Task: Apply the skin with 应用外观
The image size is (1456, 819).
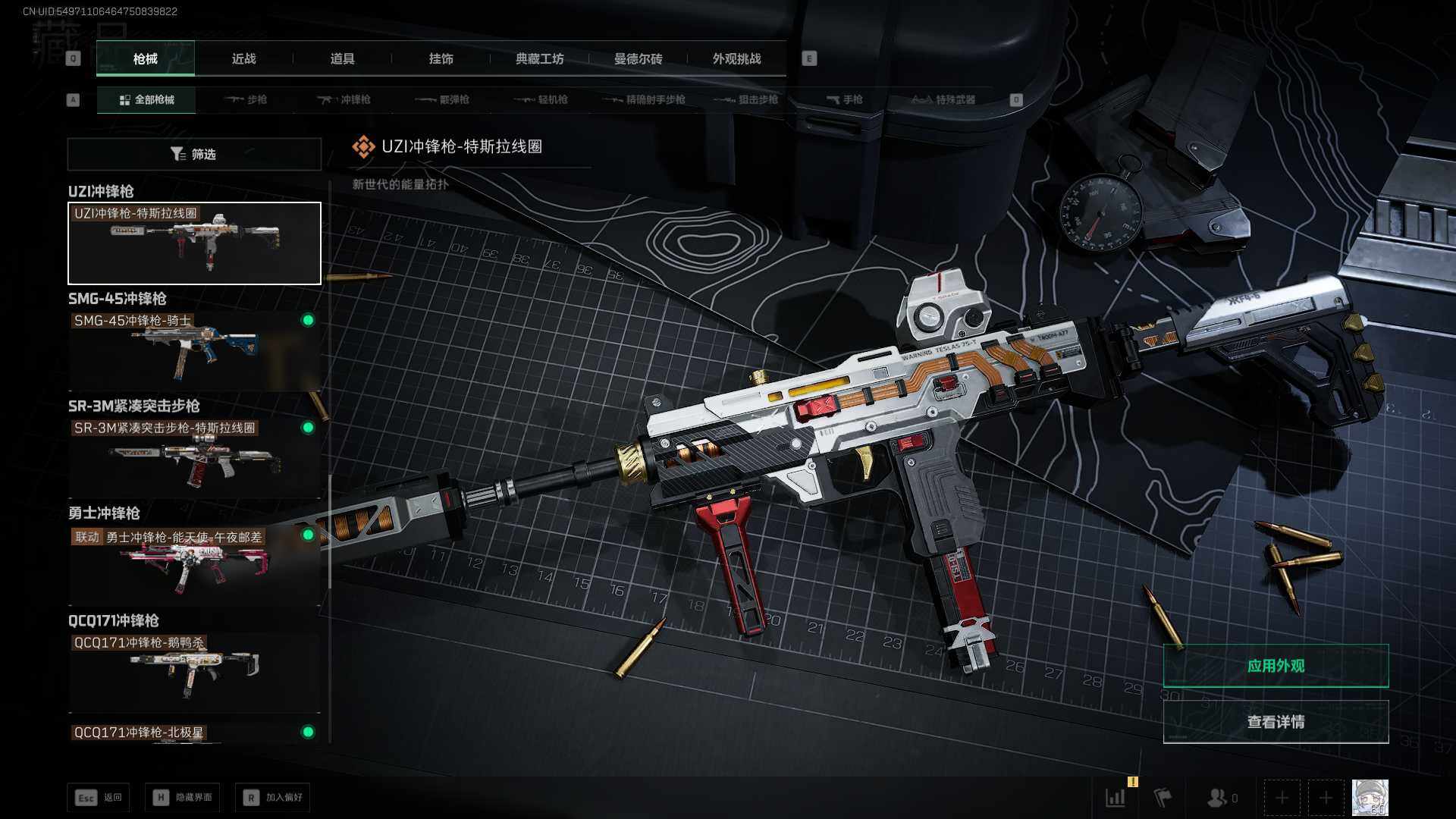Action: 1276,666
